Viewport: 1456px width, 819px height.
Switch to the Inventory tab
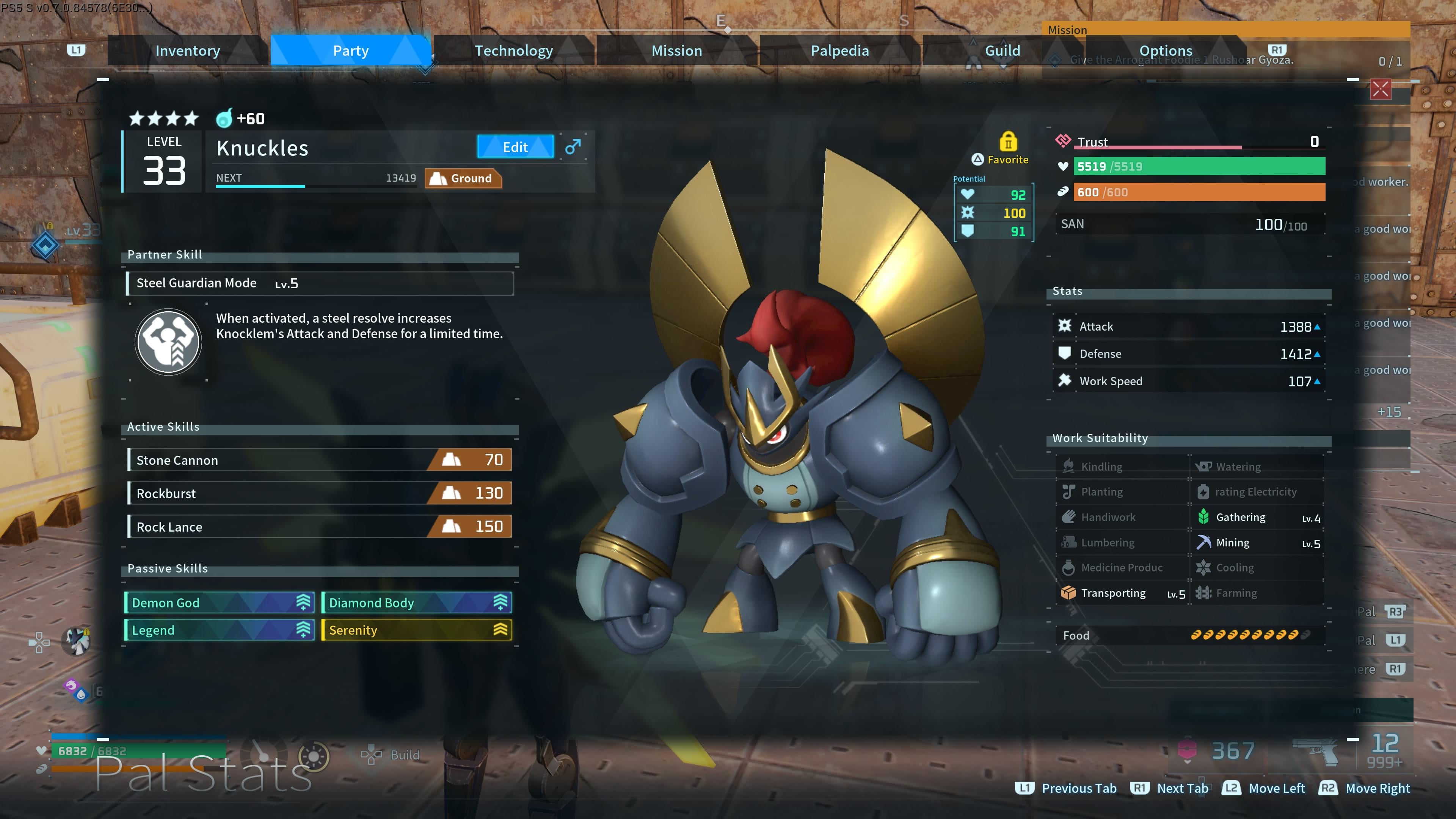pos(188,51)
